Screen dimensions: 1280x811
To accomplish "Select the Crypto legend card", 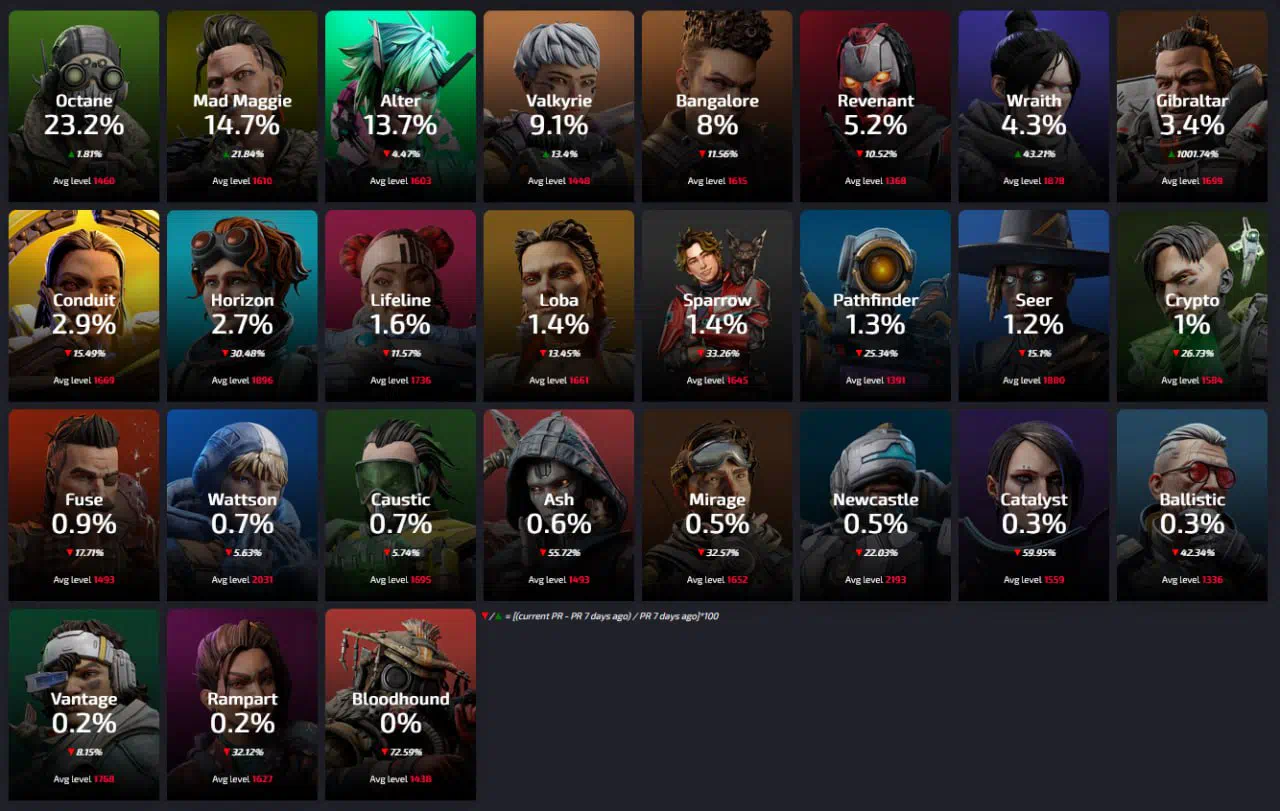I will click(x=1192, y=305).
